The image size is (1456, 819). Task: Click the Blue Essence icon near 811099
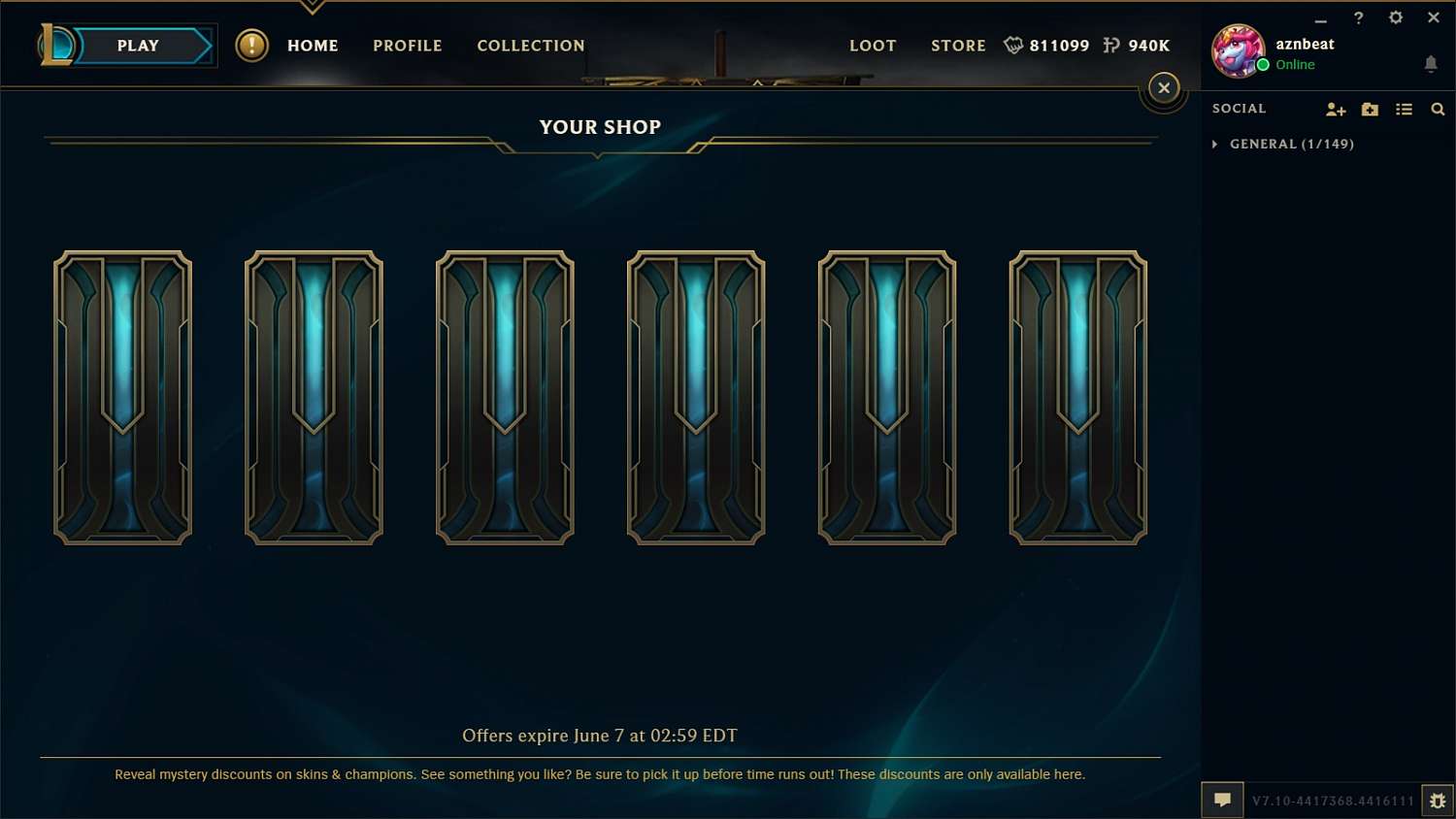pos(1014,45)
